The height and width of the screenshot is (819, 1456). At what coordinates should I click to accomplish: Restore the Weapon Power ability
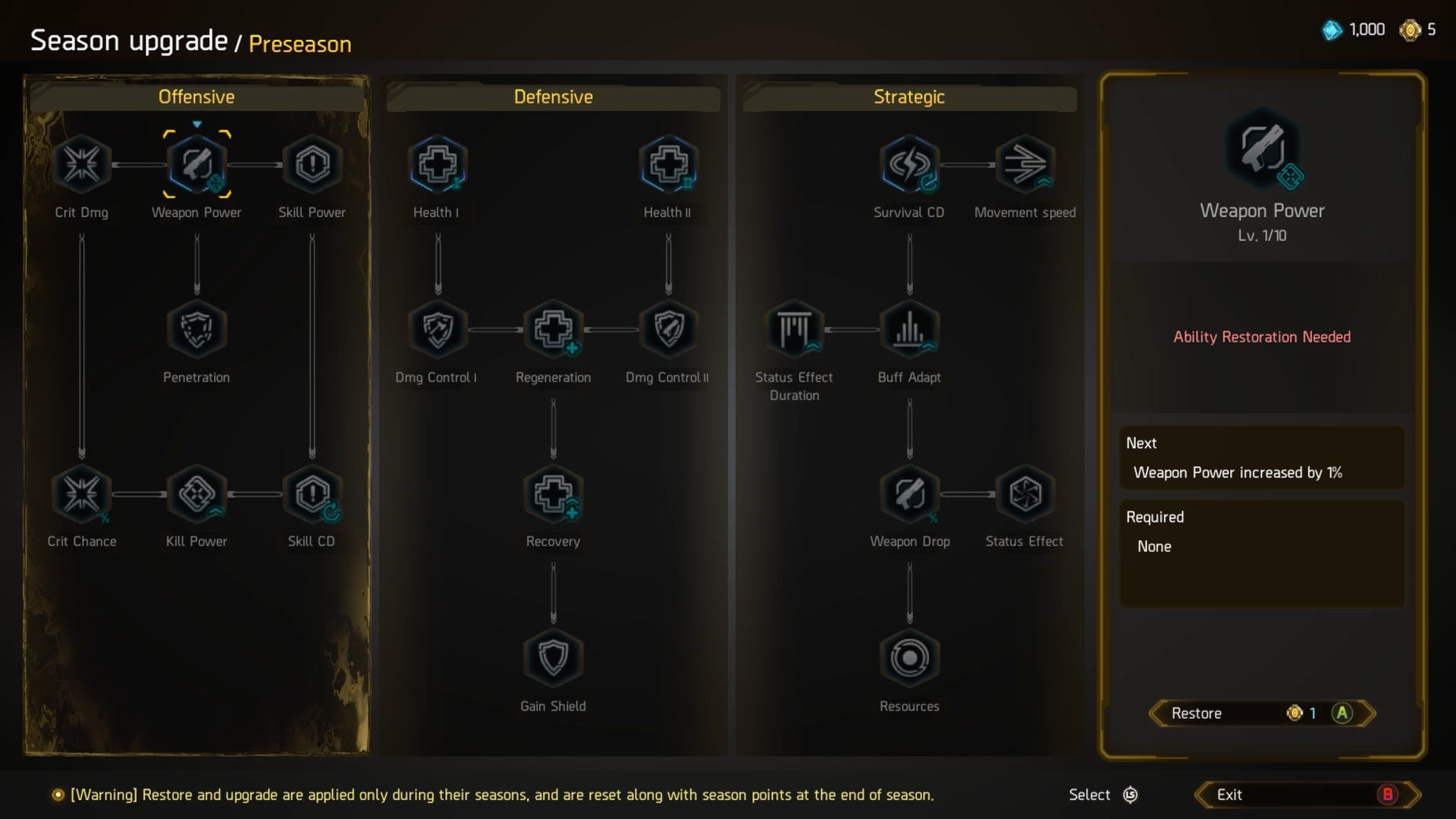1262,713
